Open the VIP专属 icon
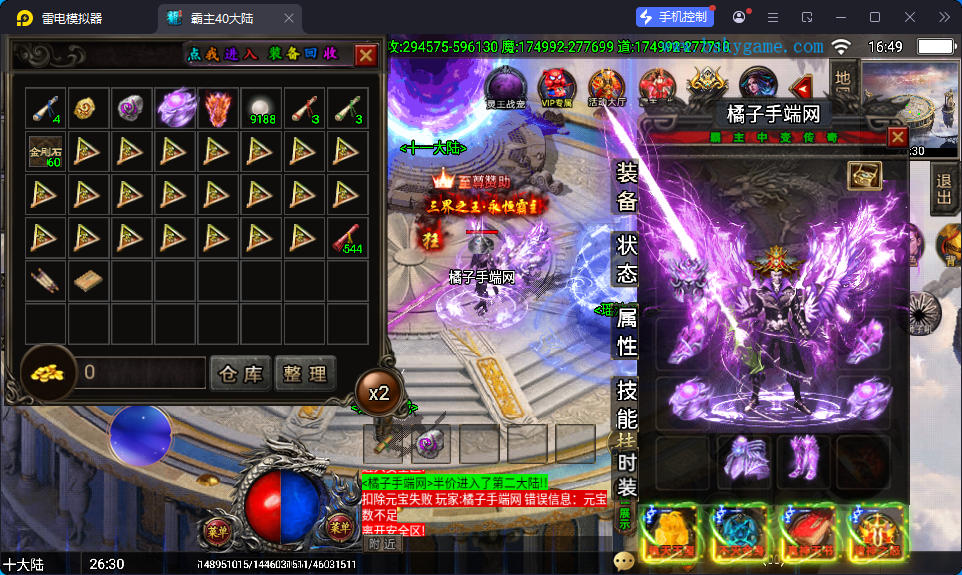This screenshot has width=962, height=575. (556, 86)
